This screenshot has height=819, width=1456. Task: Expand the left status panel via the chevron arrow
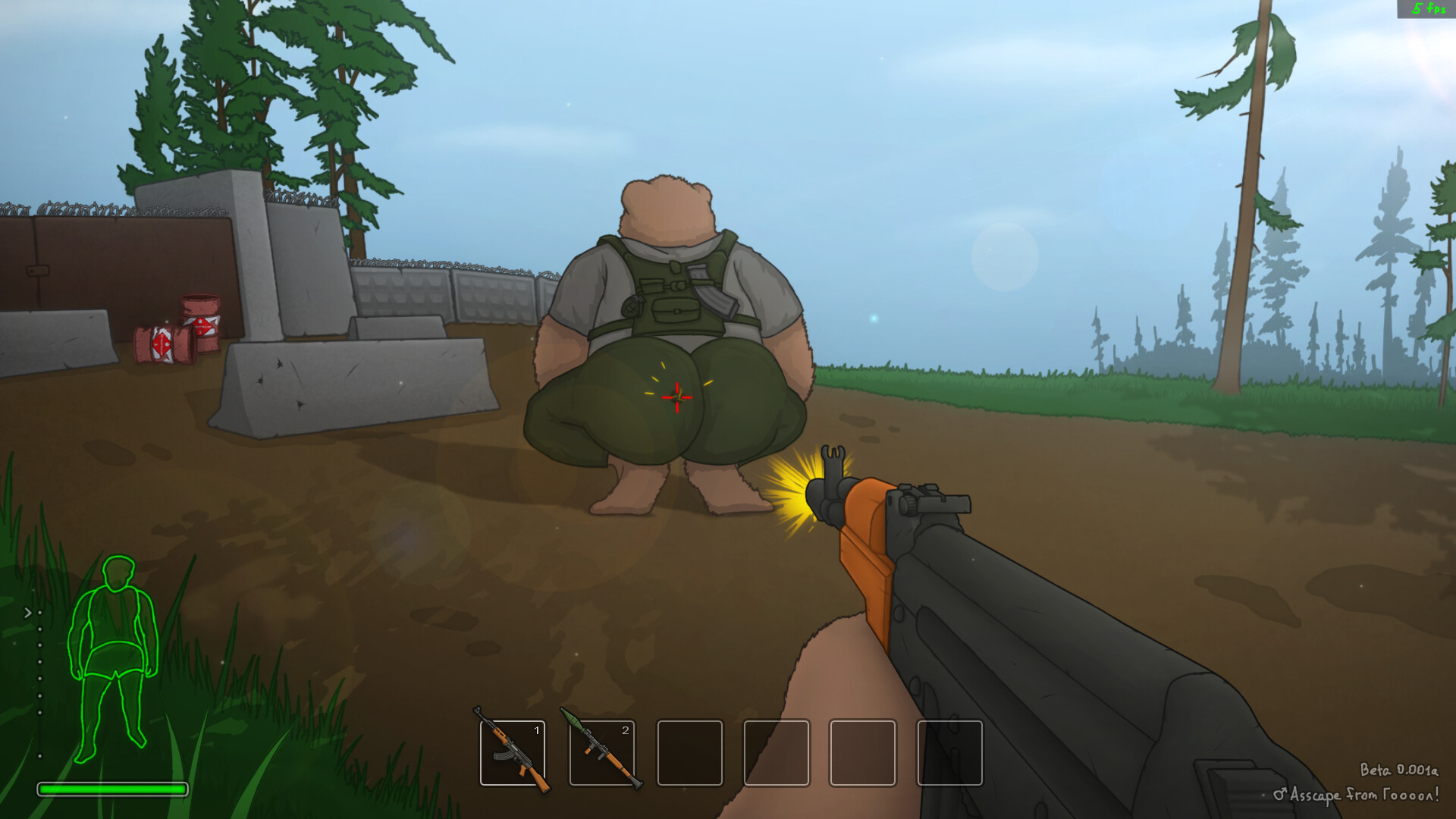coord(27,611)
